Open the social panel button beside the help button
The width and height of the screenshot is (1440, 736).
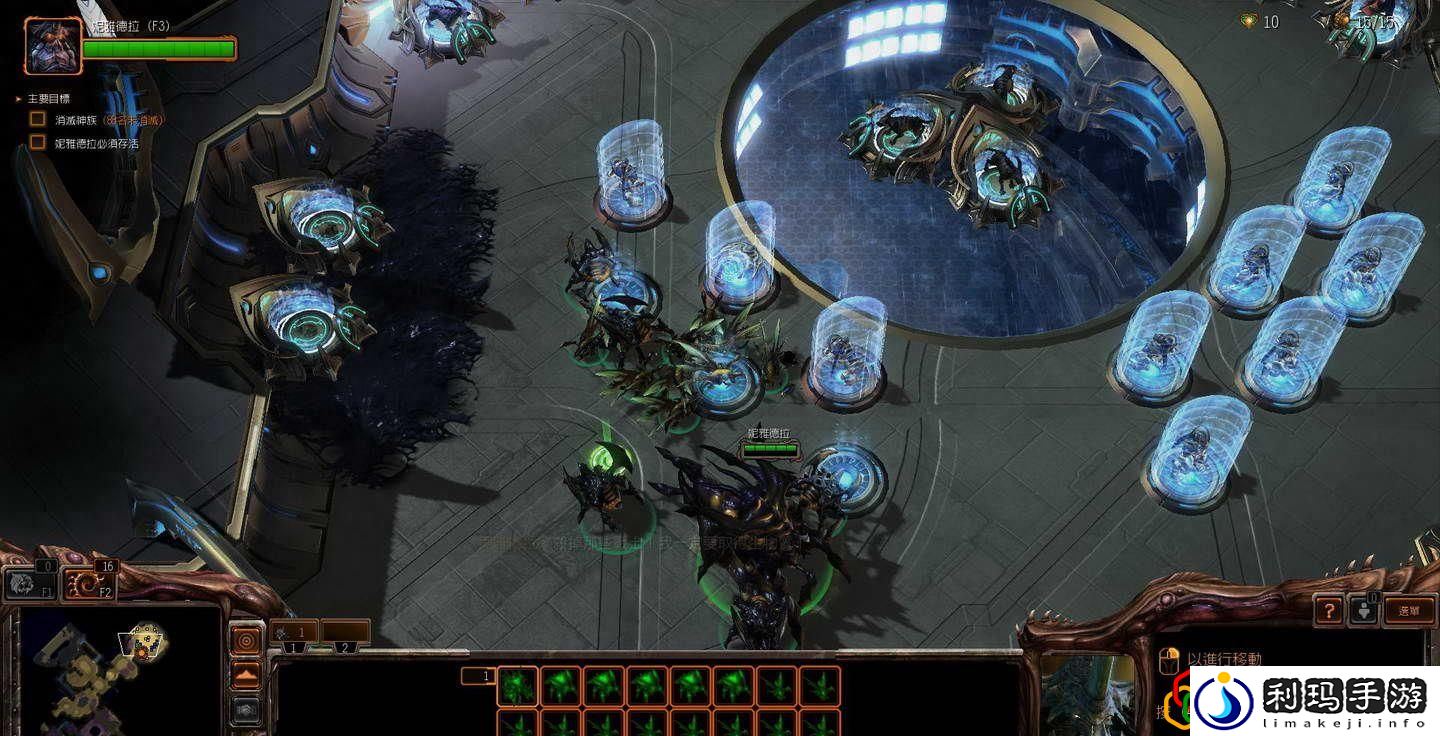[x=1363, y=610]
